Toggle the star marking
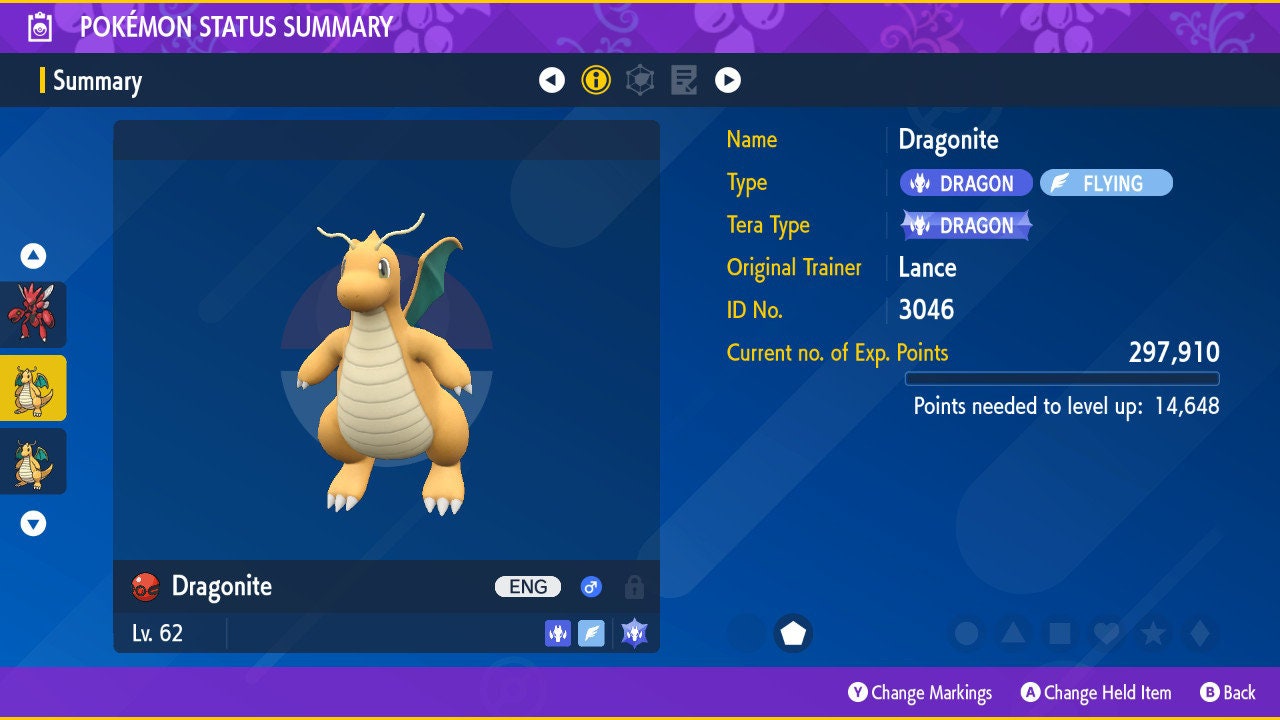Screen dimensions: 1280x720 [x=1153, y=633]
